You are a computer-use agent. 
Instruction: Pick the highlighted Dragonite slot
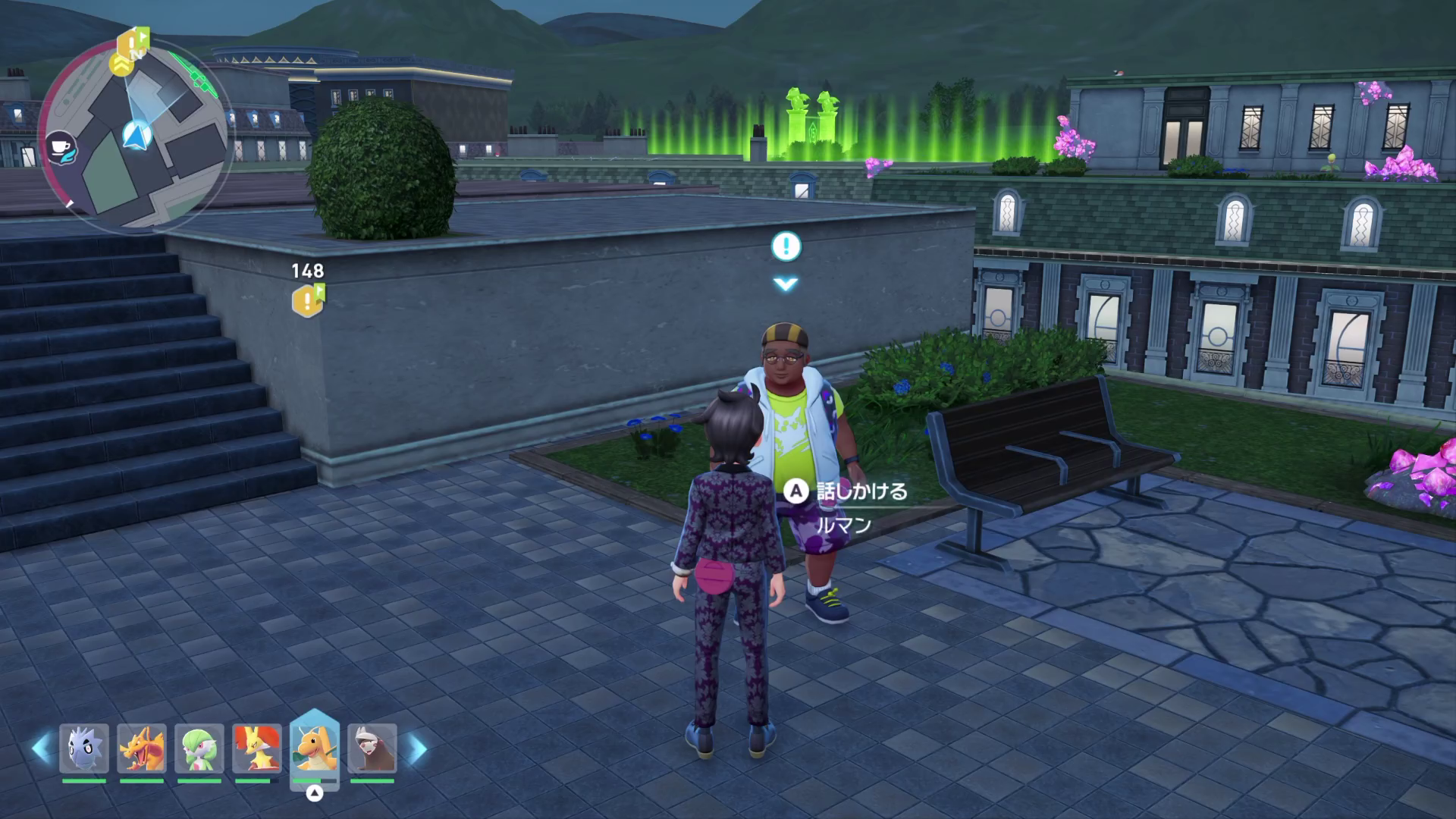coord(315,748)
